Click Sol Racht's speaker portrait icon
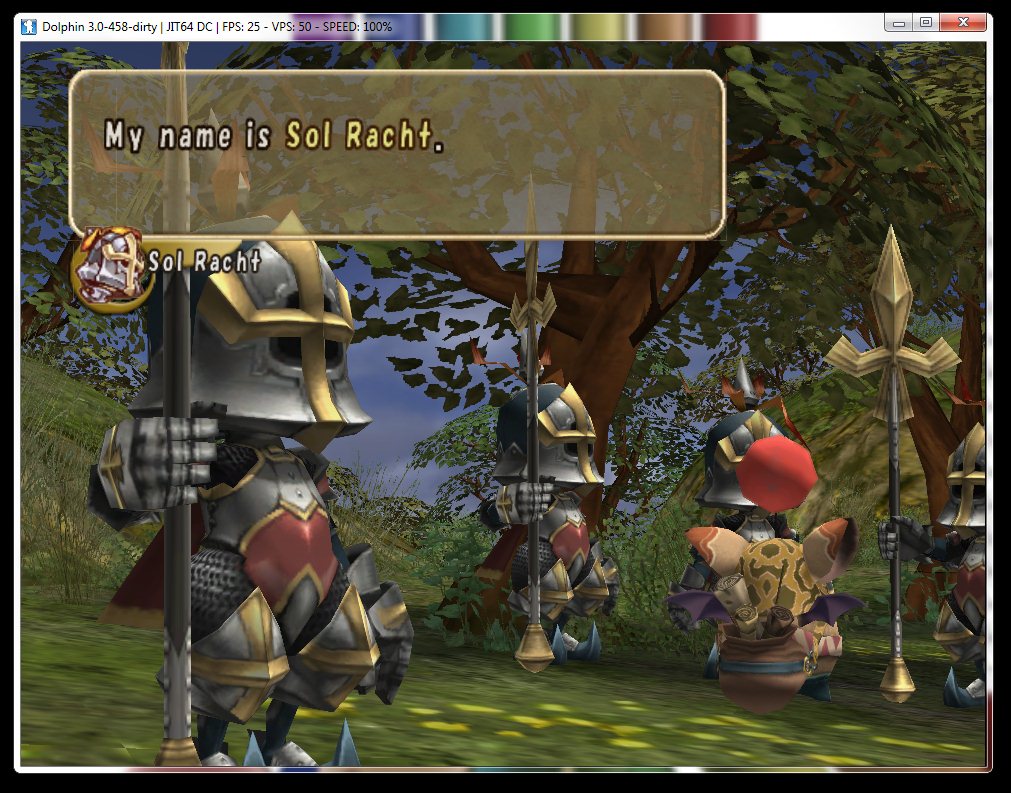This screenshot has width=1011, height=793. coord(108,268)
